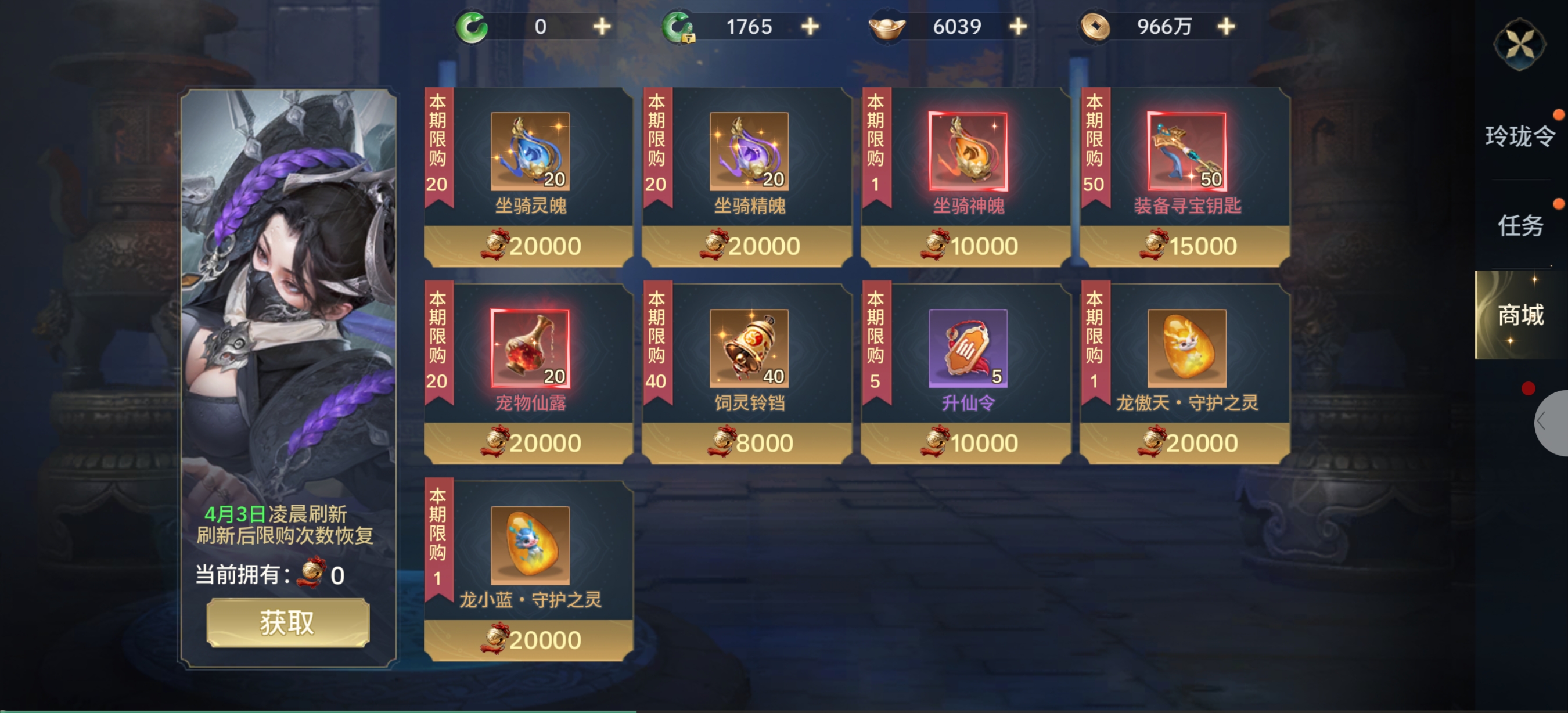
Task: Select the 商城 tab
Action: (1519, 315)
